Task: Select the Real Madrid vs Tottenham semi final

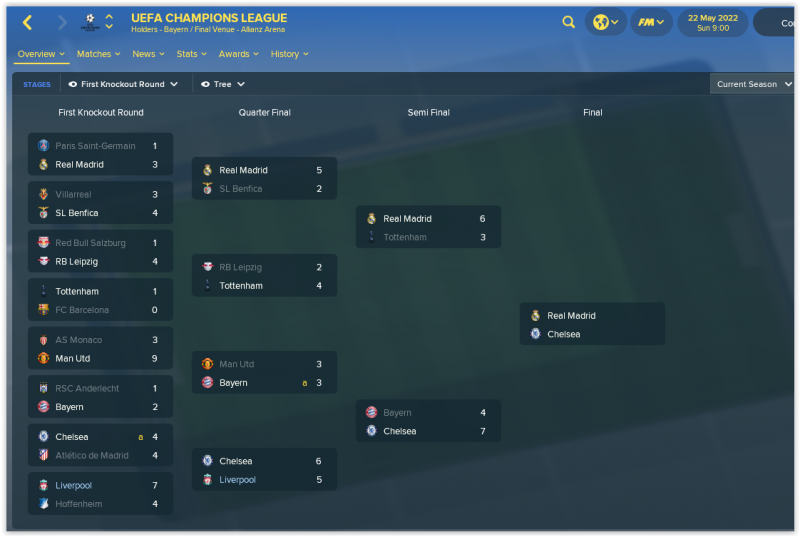Action: 428,228
